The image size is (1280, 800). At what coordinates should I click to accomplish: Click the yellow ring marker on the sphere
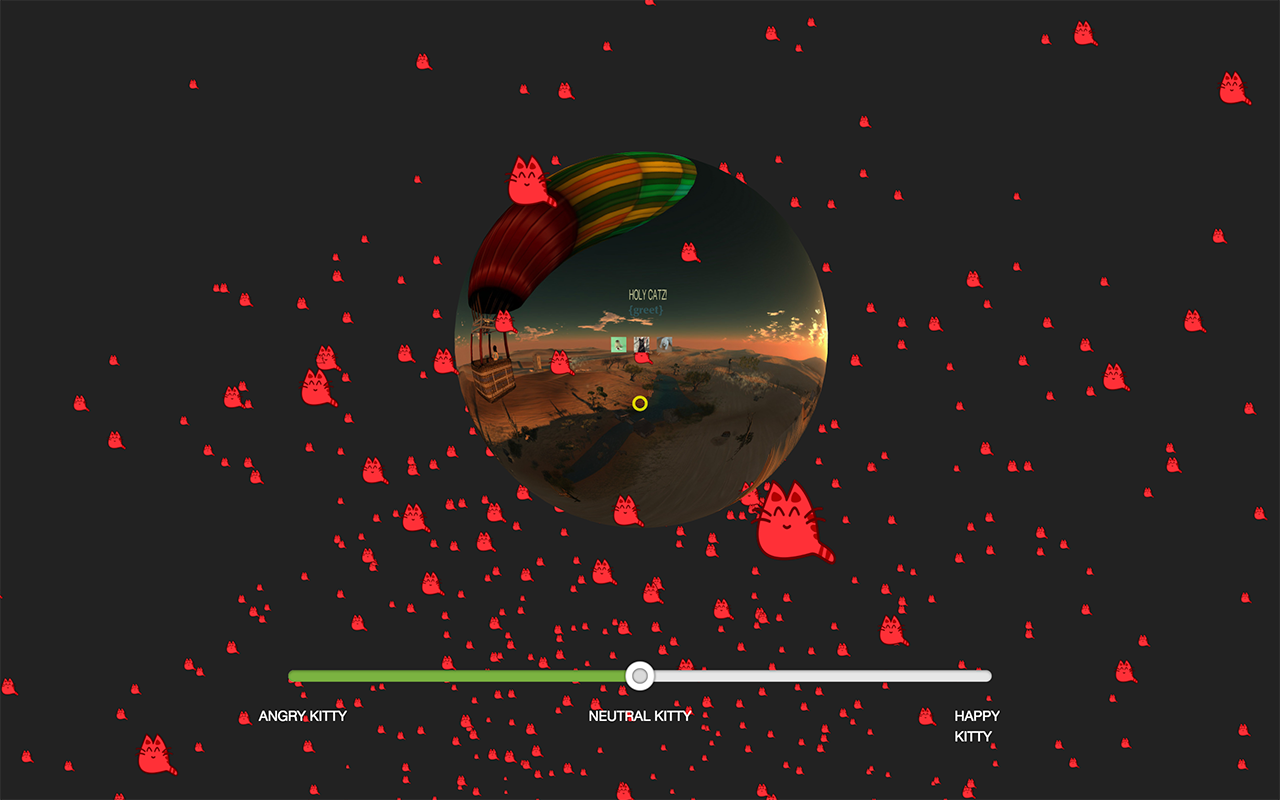(640, 403)
